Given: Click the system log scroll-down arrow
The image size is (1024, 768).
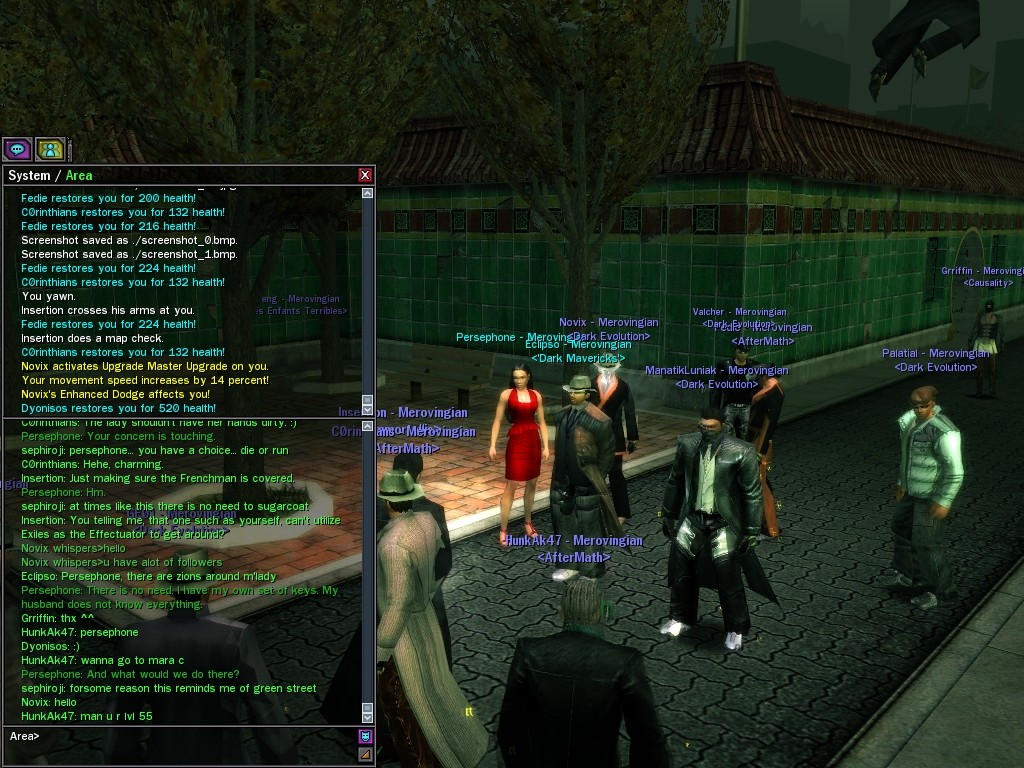Looking at the screenshot, I should click(367, 409).
